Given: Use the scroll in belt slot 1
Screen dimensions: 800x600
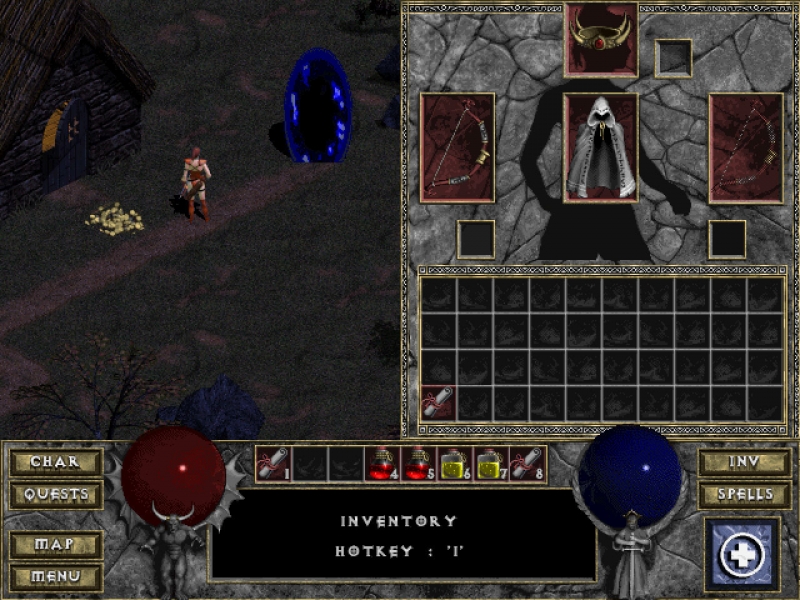Looking at the screenshot, I should point(272,463).
